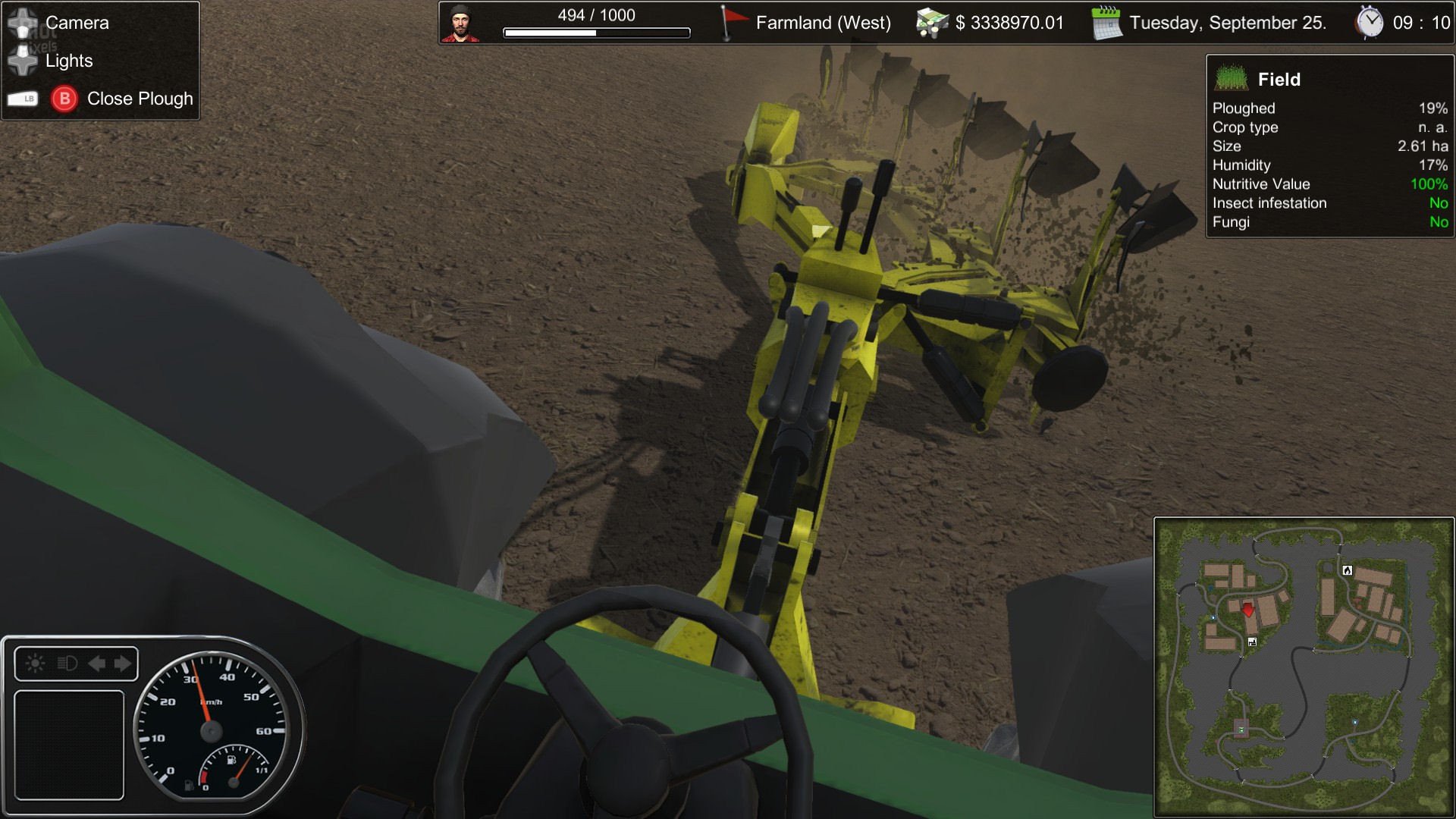Open the farmer character portrait
Screen dimensions: 1456x819
pos(461,24)
